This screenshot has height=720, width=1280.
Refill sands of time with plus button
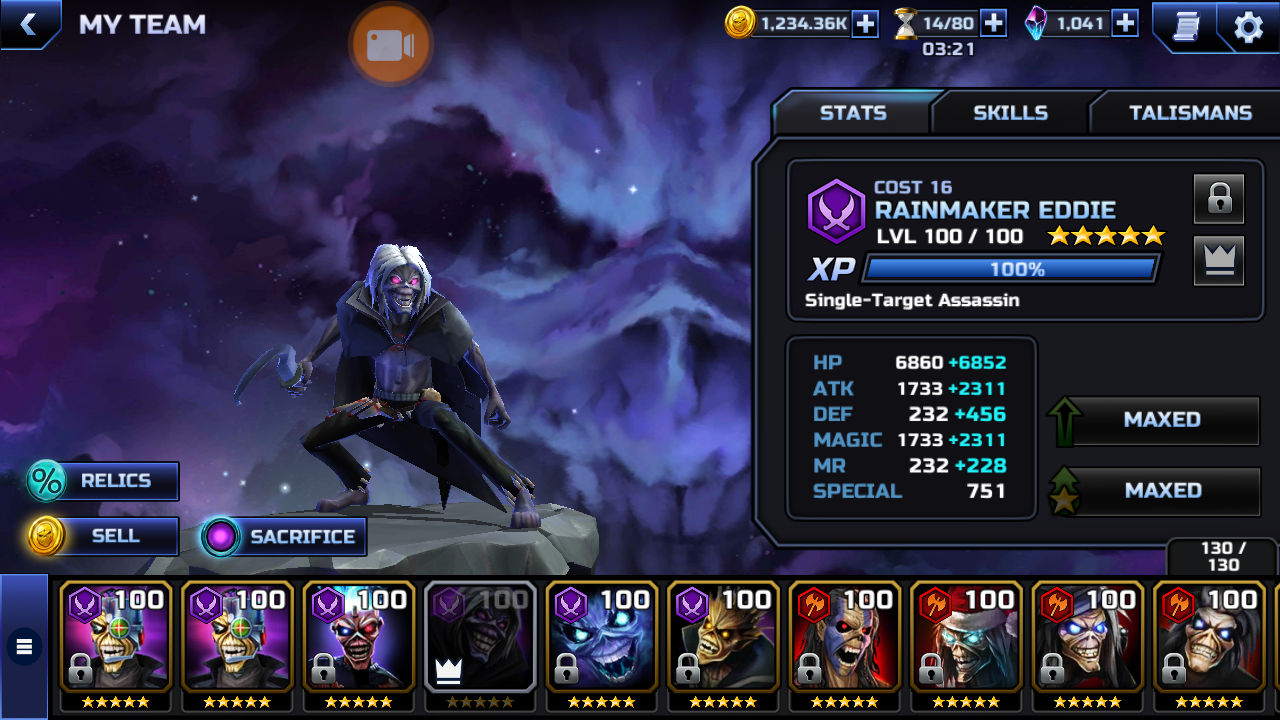pyautogui.click(x=993, y=24)
